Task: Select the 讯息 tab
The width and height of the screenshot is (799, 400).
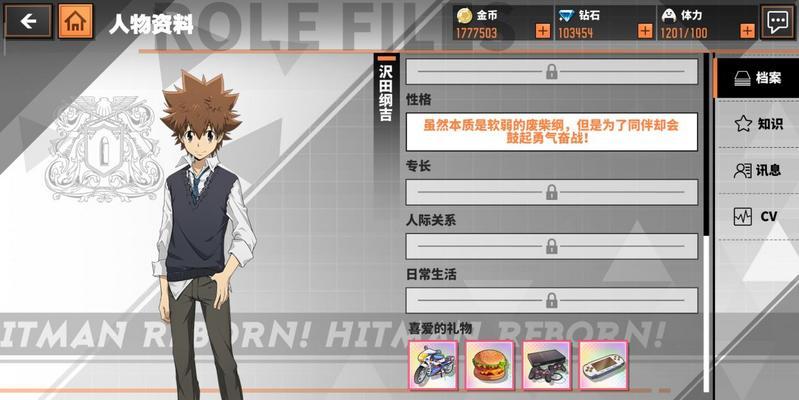Action: 757,170
